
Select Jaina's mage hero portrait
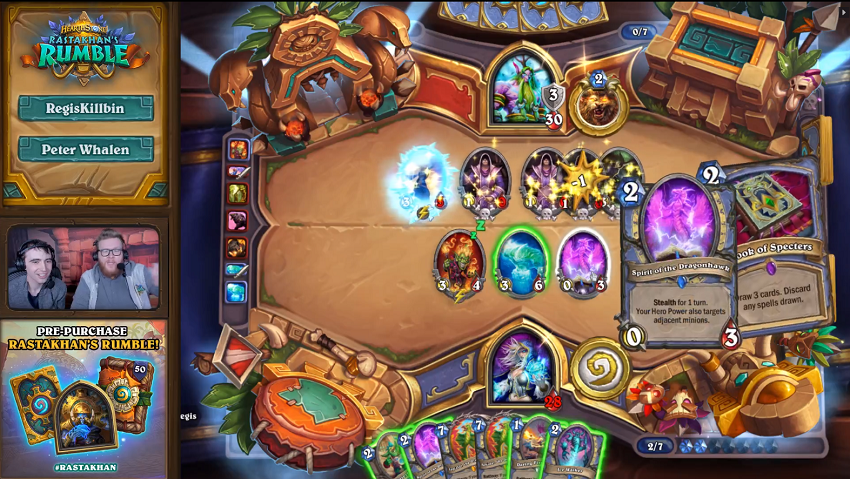(520, 367)
